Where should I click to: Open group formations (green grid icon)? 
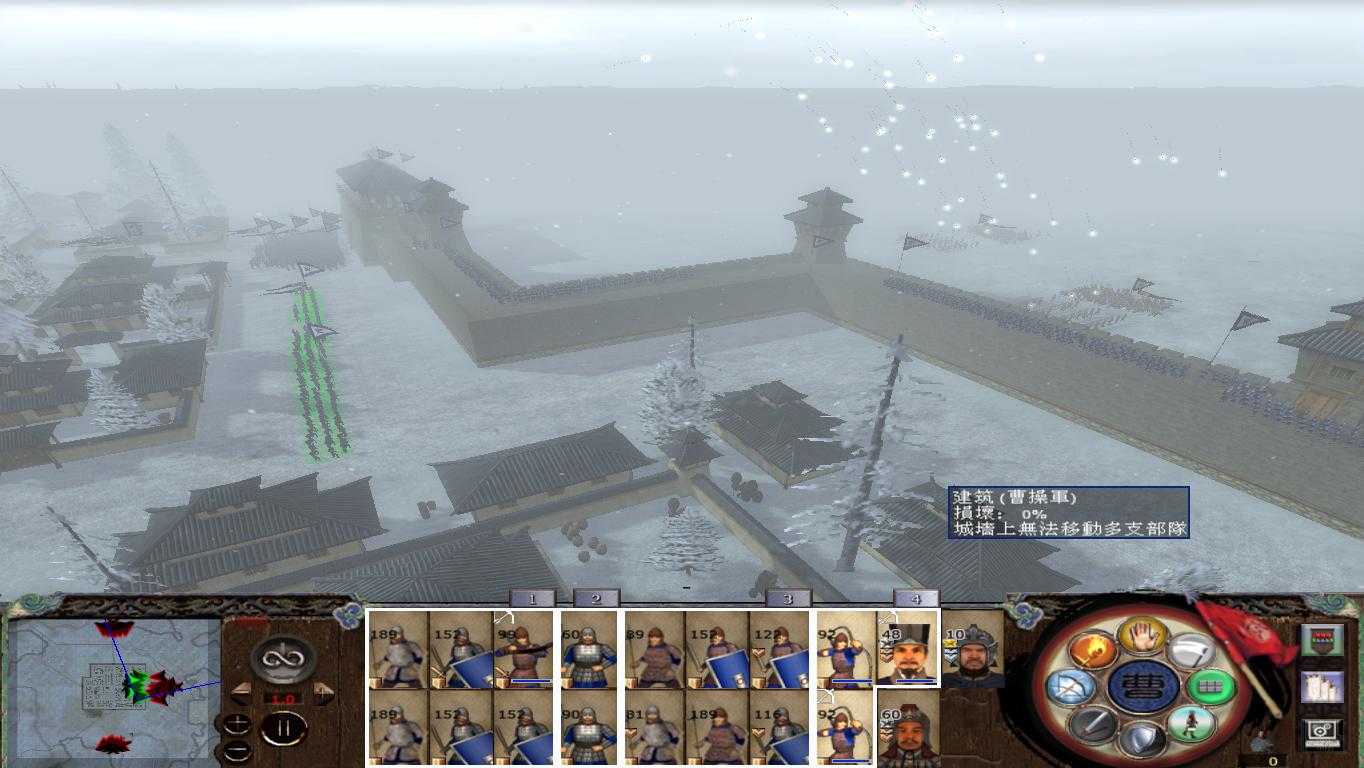pyautogui.click(x=1211, y=687)
